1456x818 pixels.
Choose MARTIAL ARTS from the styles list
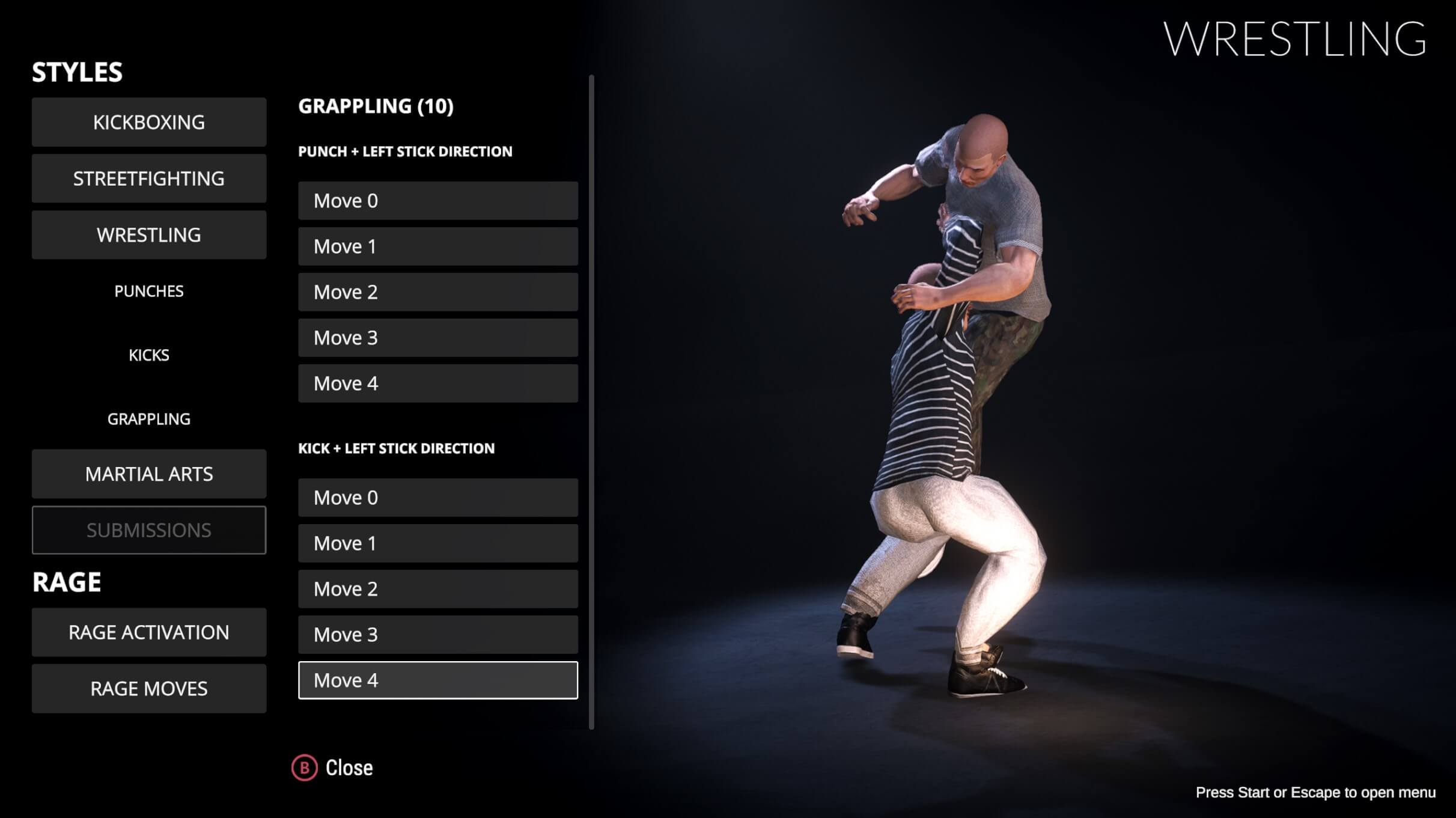pyautogui.click(x=148, y=474)
